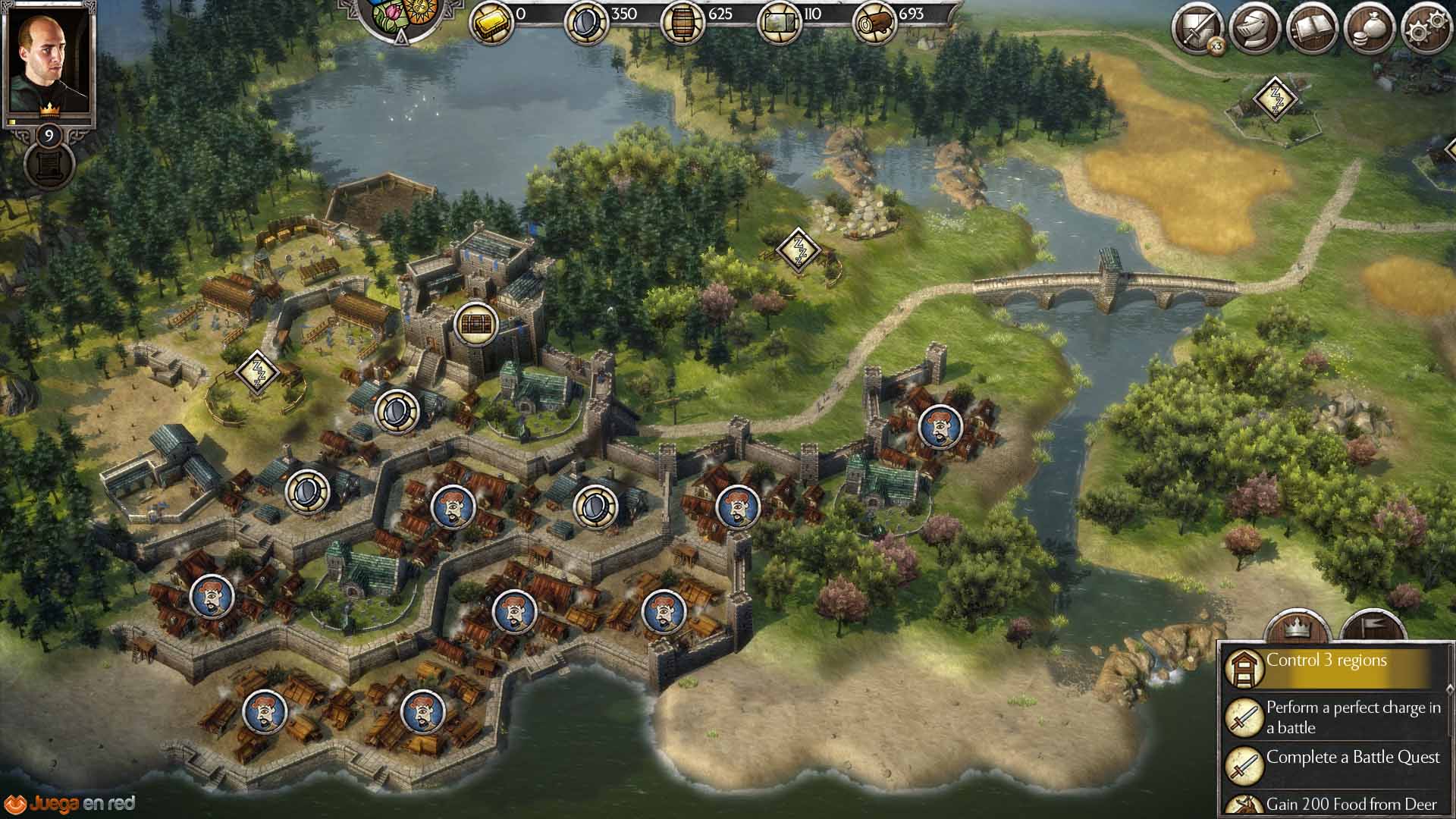Select the Complete a Battle Quest entry
The height and width of the screenshot is (819, 1456).
pos(1335,762)
